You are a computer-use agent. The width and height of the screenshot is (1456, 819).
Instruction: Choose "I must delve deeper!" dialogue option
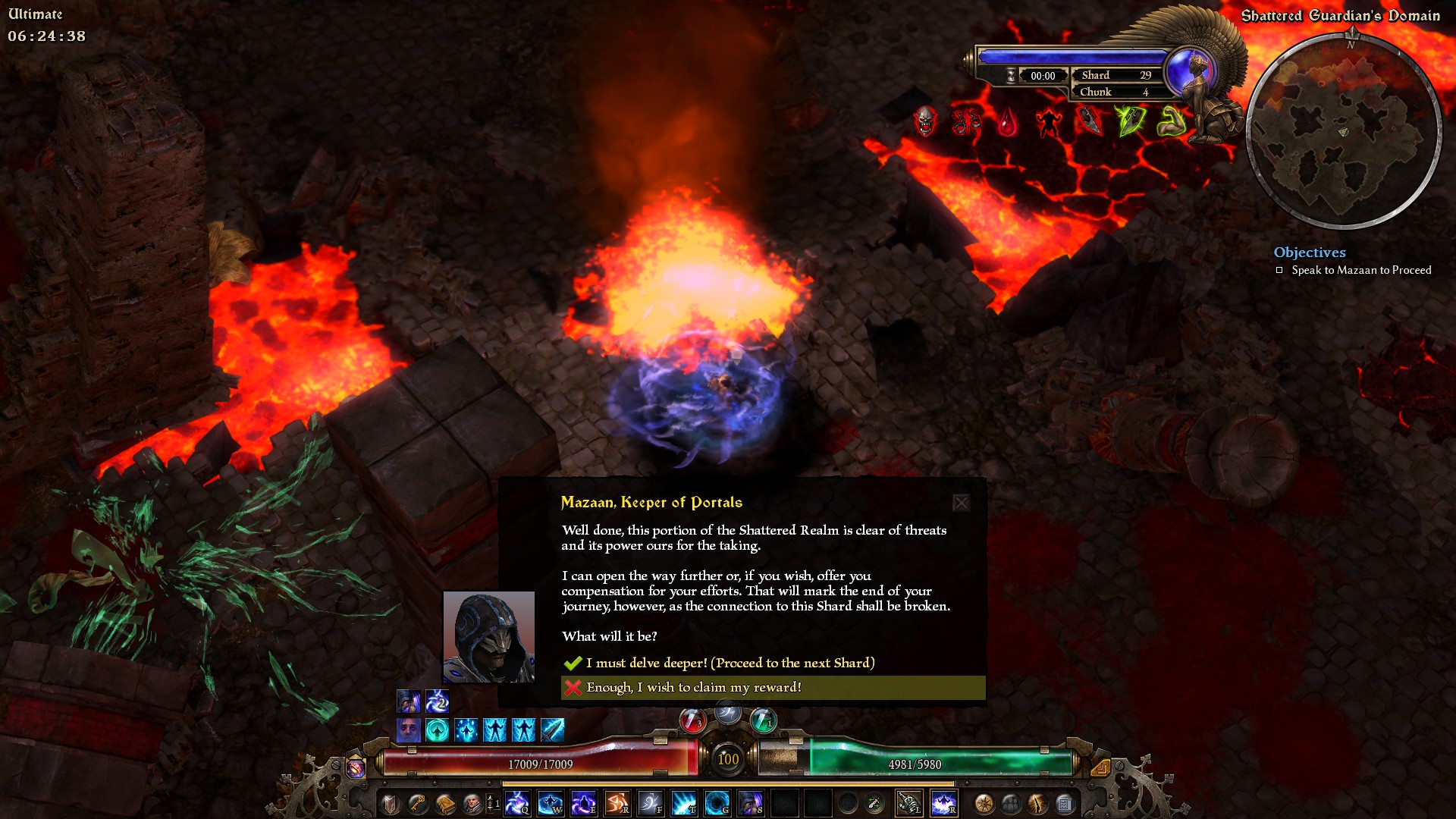pos(730,663)
